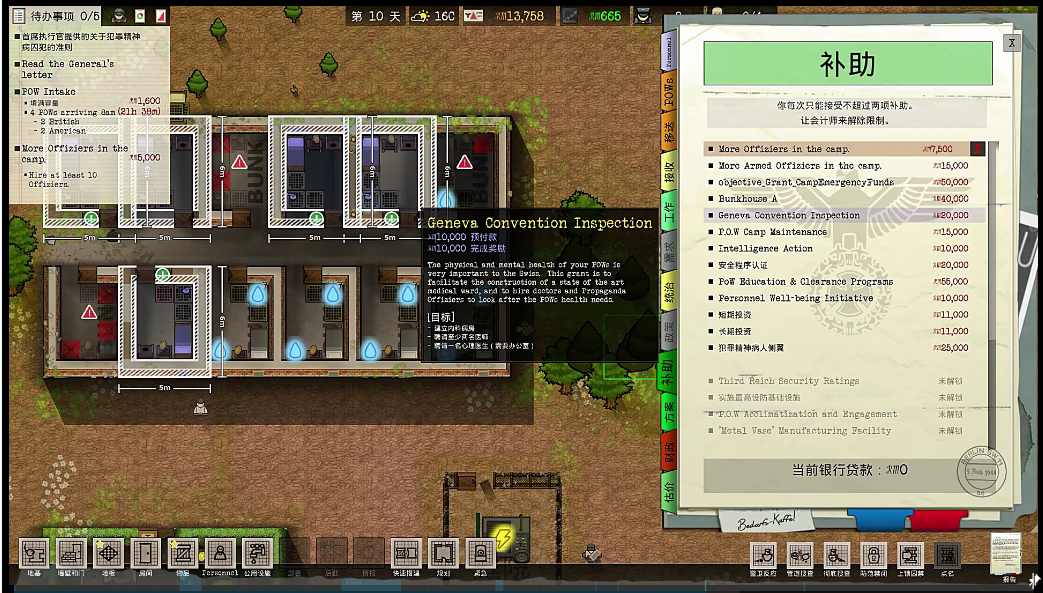Open the 规划 planning tool

442,553
